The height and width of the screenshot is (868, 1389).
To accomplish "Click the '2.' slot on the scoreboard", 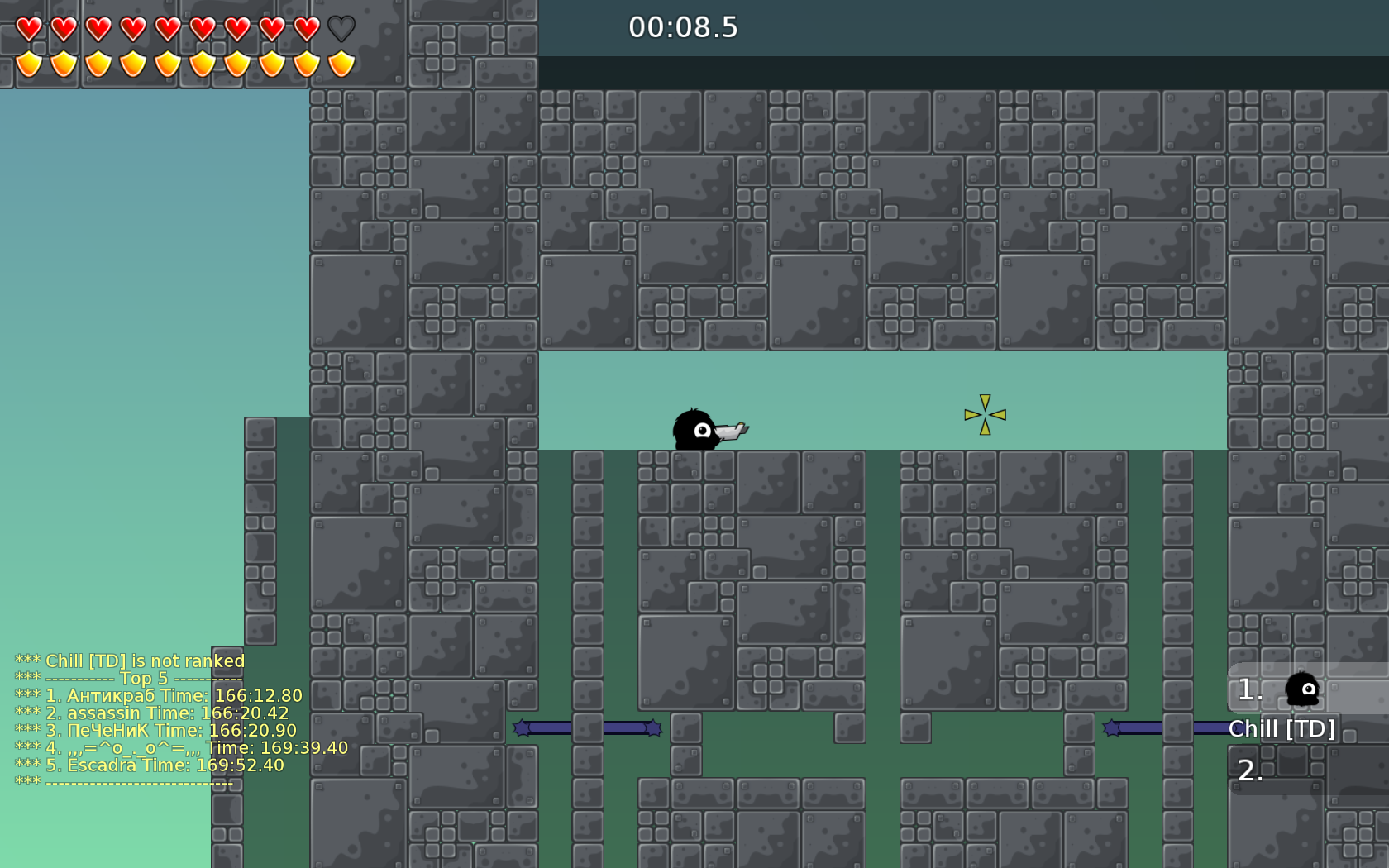I will point(1250,771).
